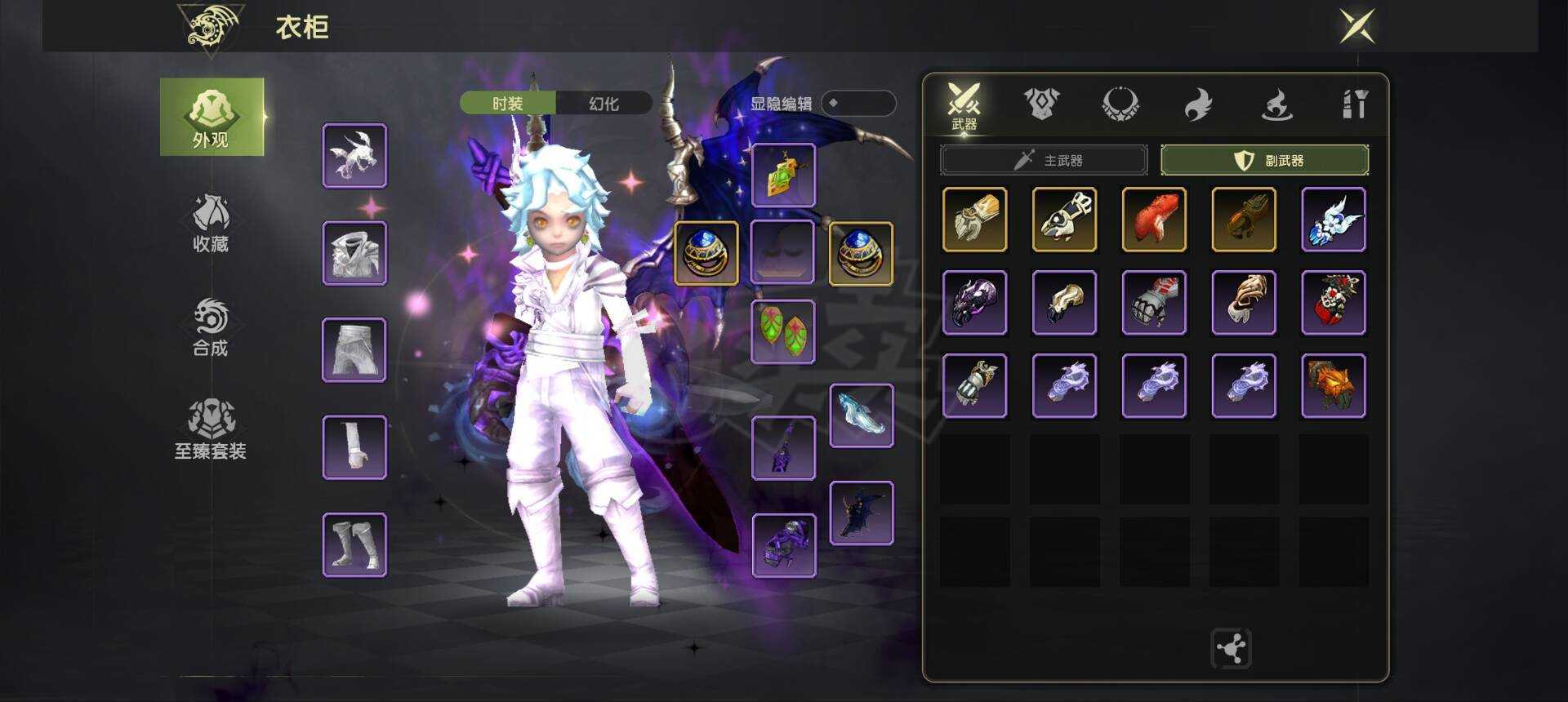Click the share button below item grid

[x=1231, y=649]
